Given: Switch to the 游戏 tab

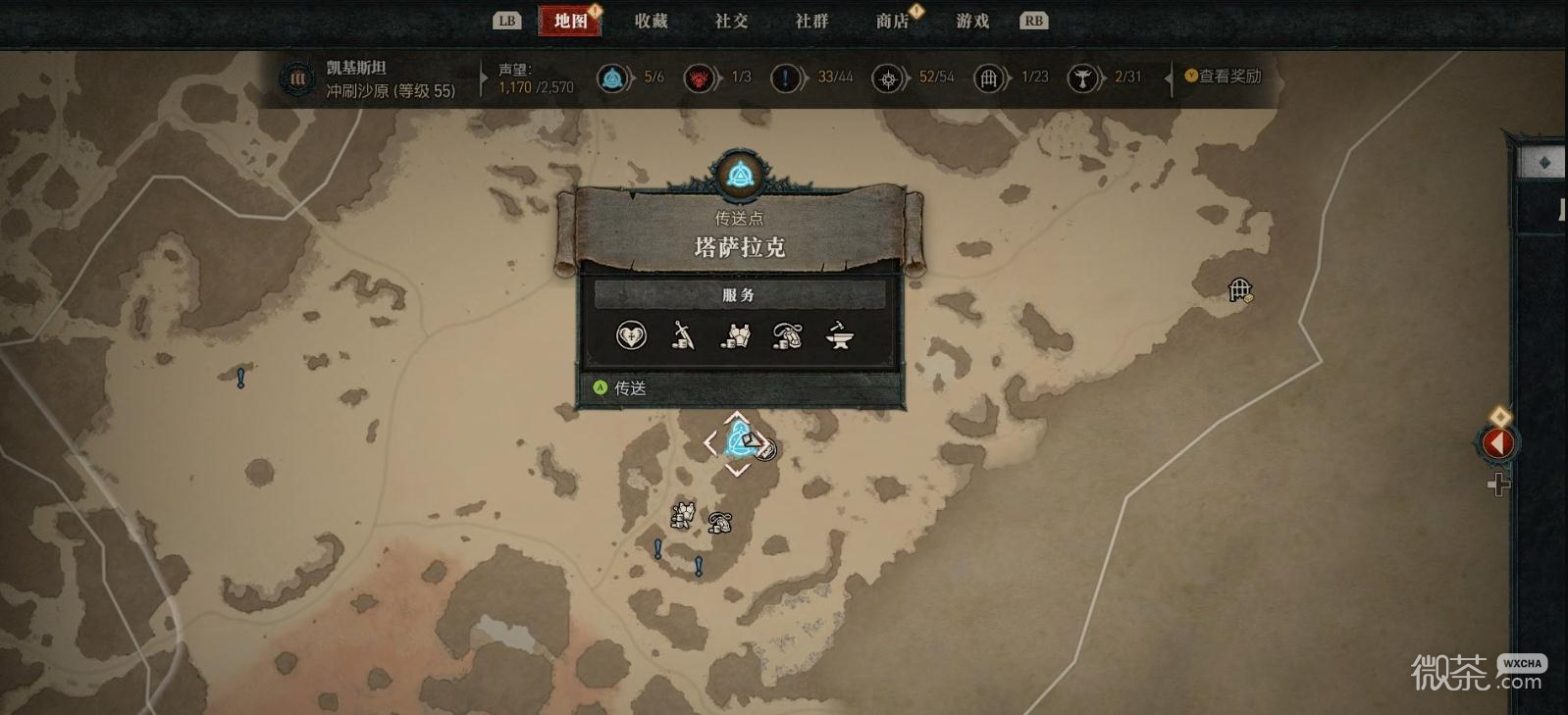Looking at the screenshot, I should click(972, 21).
